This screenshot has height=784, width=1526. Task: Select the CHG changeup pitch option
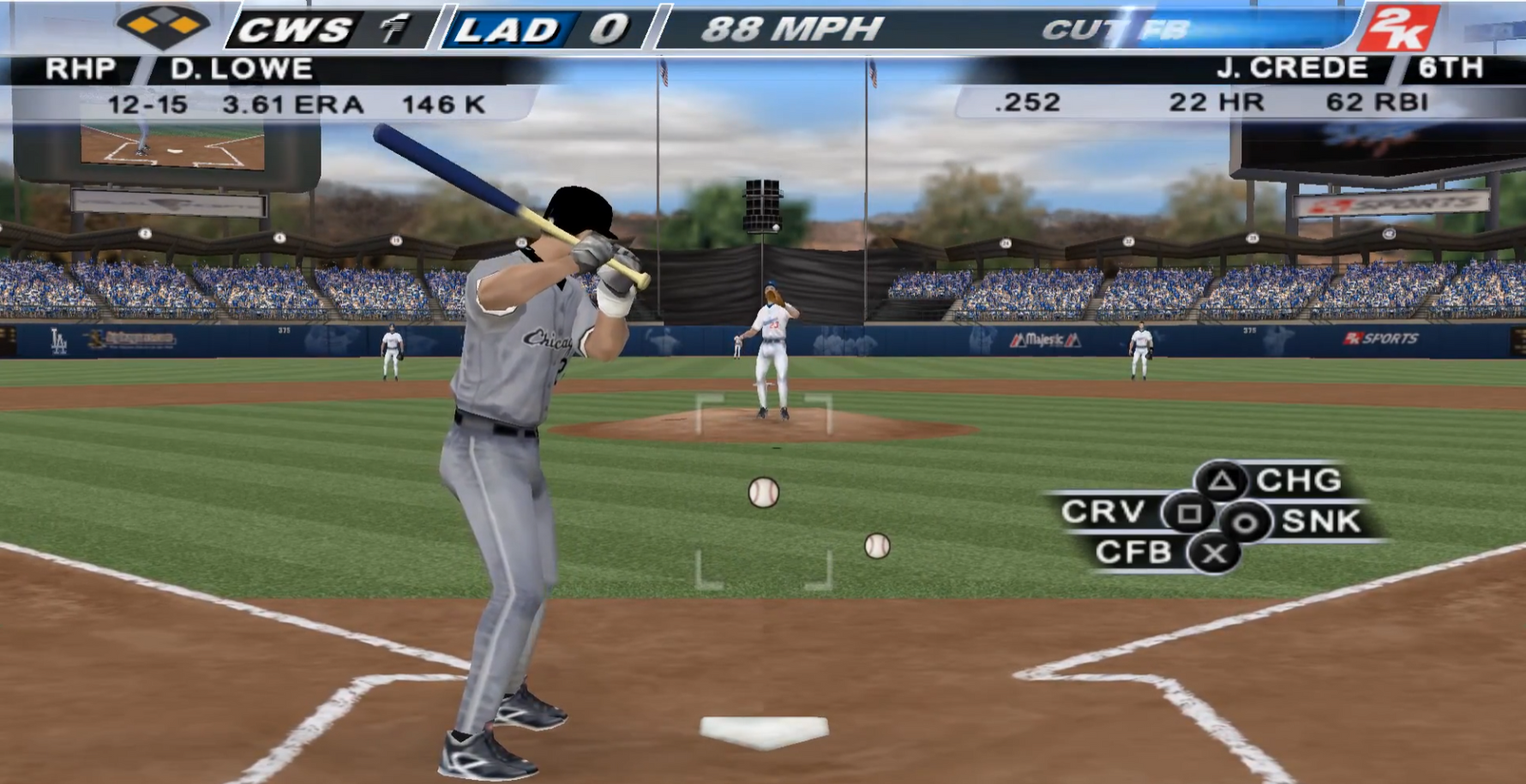pos(1223,482)
